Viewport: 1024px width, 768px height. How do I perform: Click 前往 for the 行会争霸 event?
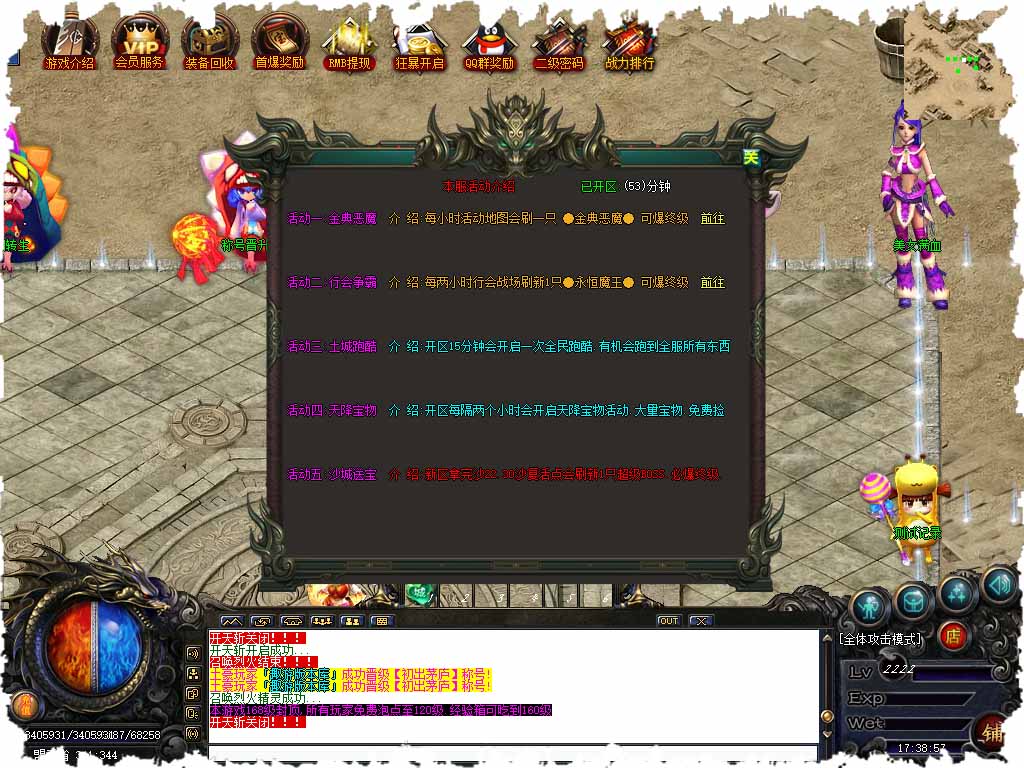pyautogui.click(x=712, y=283)
